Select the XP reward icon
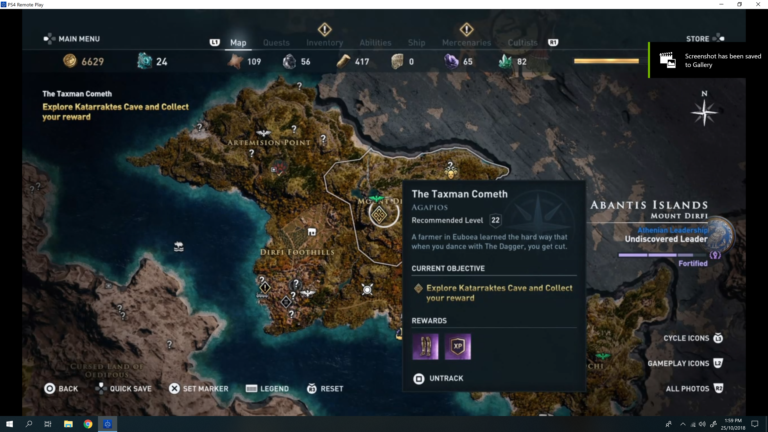 (x=458, y=346)
